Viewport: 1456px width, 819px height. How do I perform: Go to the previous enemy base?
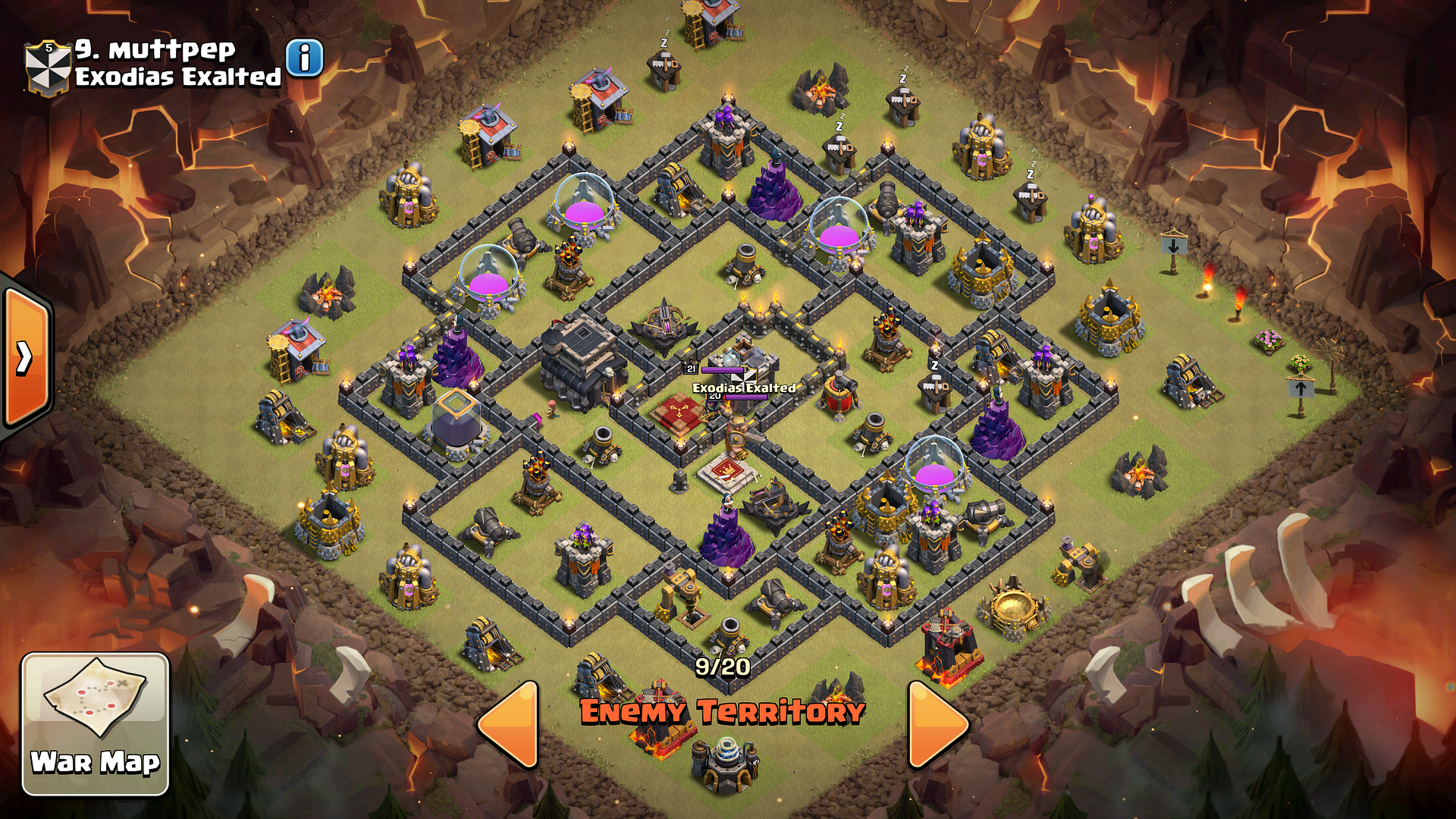point(510,725)
